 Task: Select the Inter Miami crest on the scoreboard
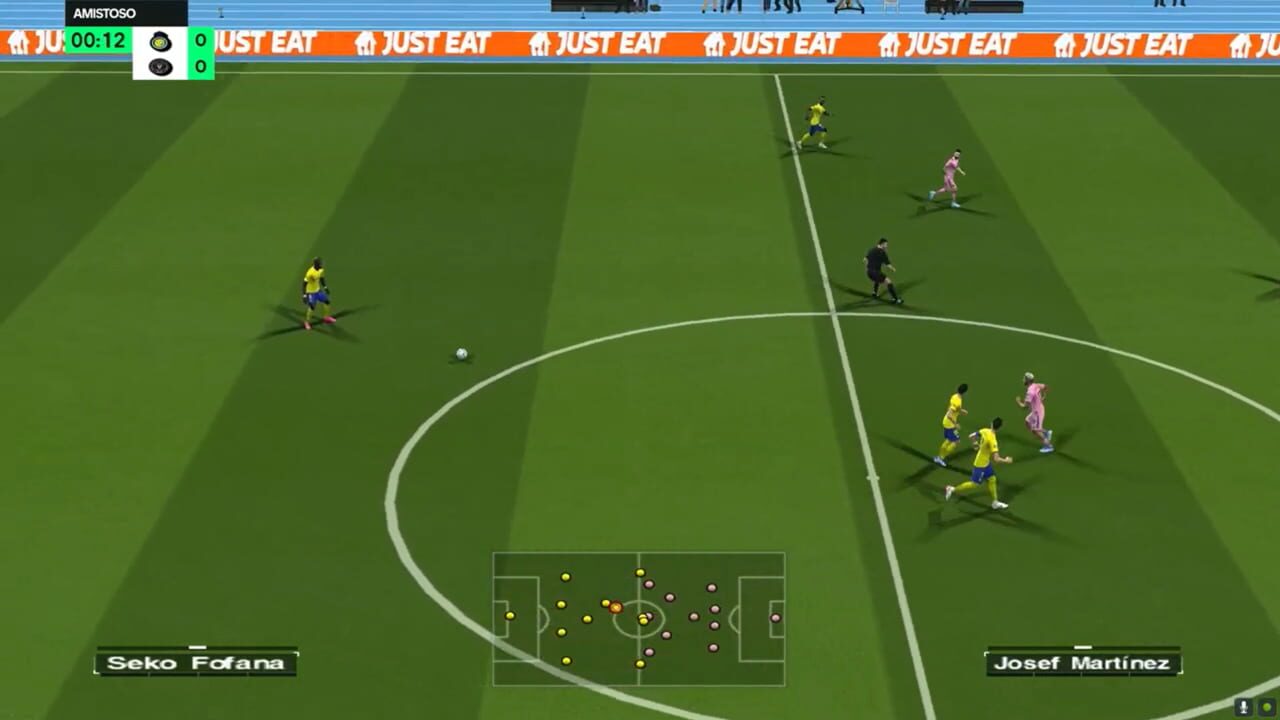point(159,65)
